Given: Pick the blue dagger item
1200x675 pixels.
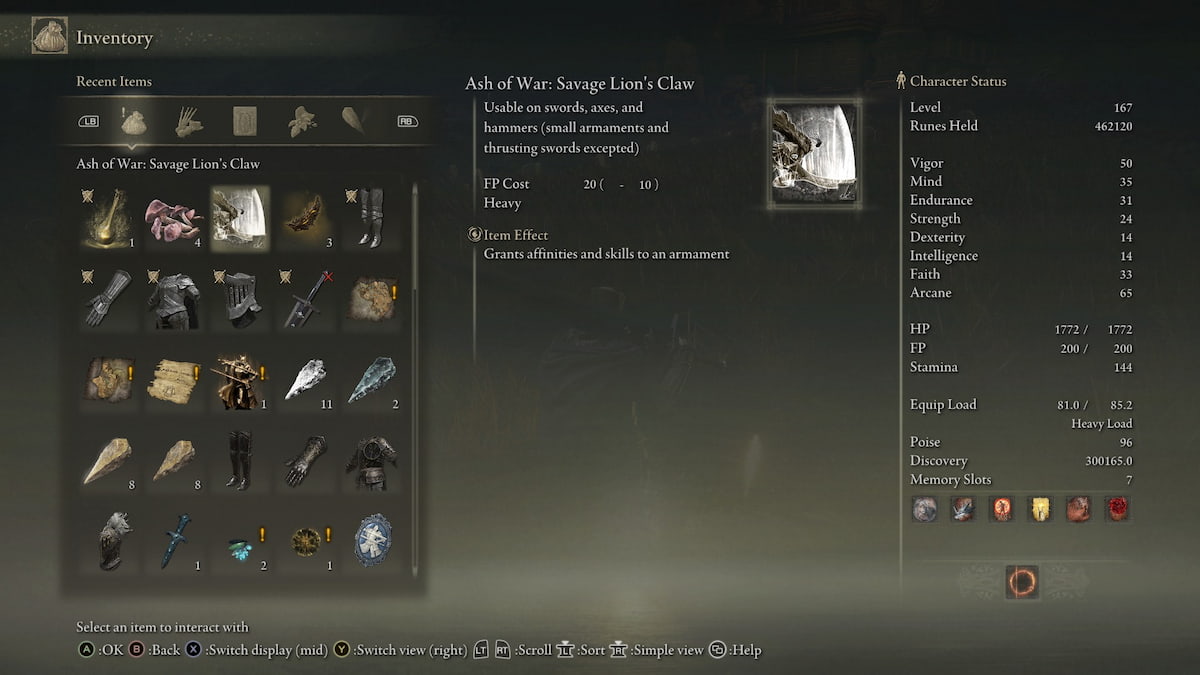Looking at the screenshot, I should (x=176, y=541).
